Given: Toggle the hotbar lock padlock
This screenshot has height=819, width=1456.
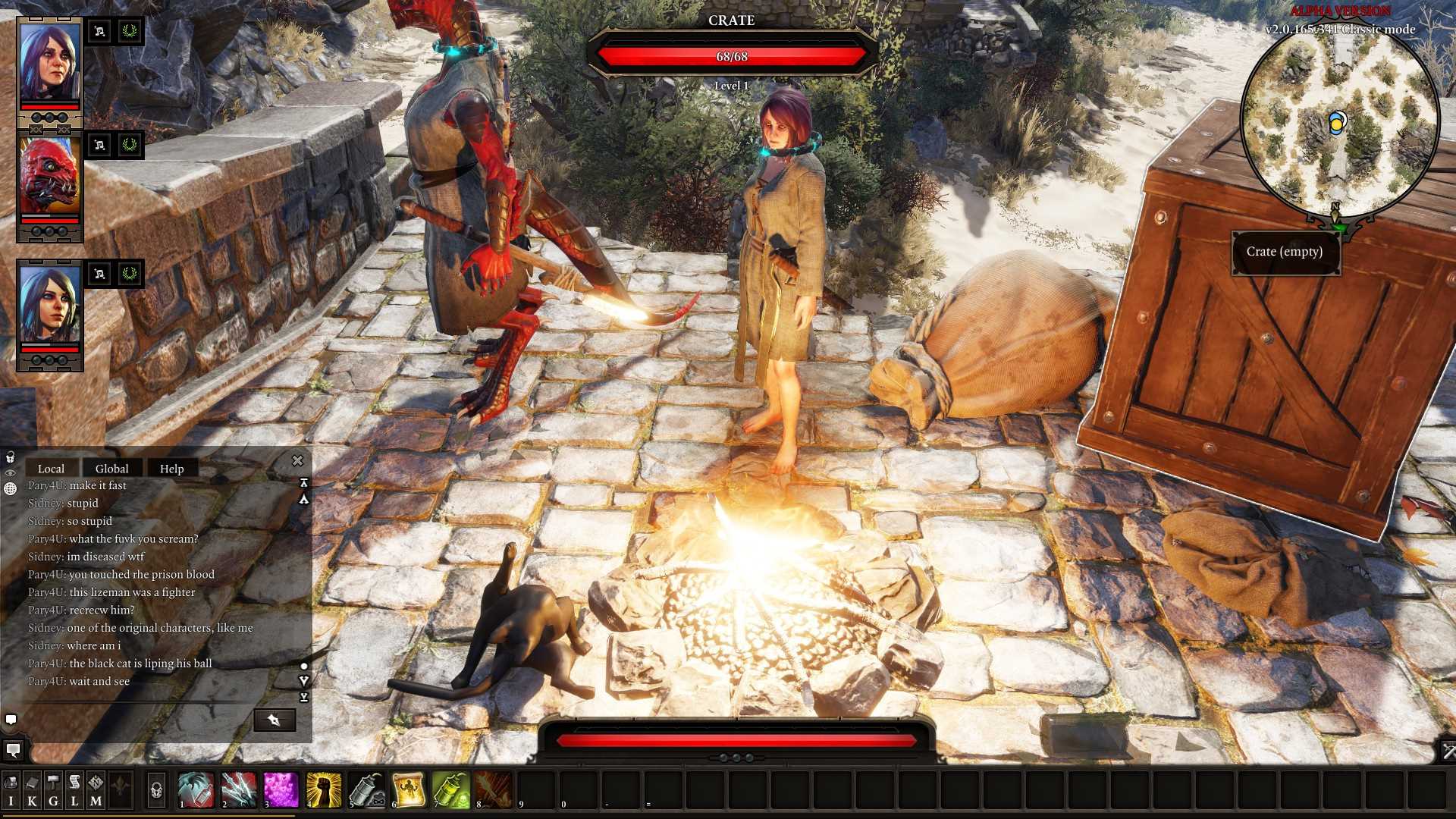Looking at the screenshot, I should pos(155,790).
